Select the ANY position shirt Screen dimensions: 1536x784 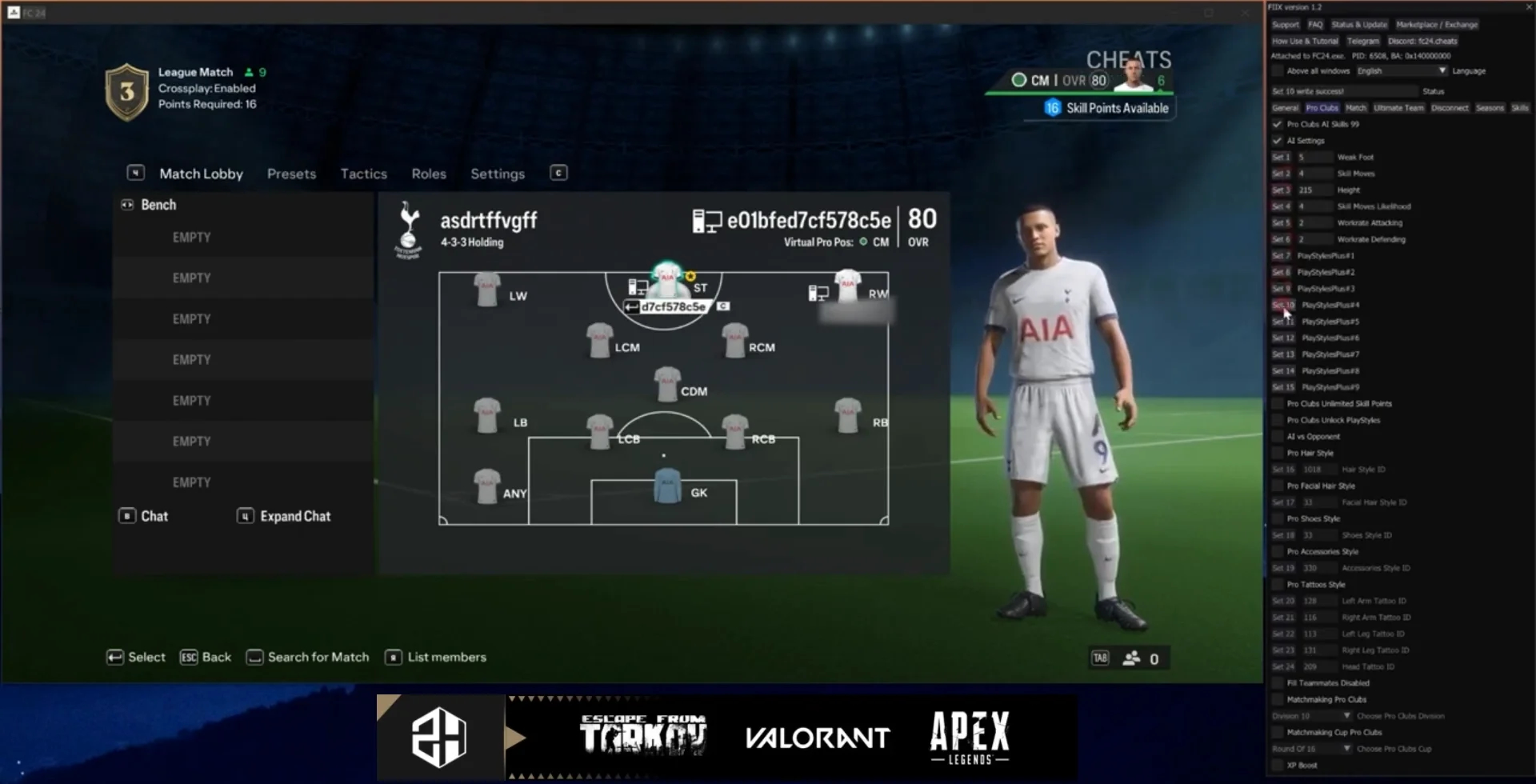[x=487, y=486]
